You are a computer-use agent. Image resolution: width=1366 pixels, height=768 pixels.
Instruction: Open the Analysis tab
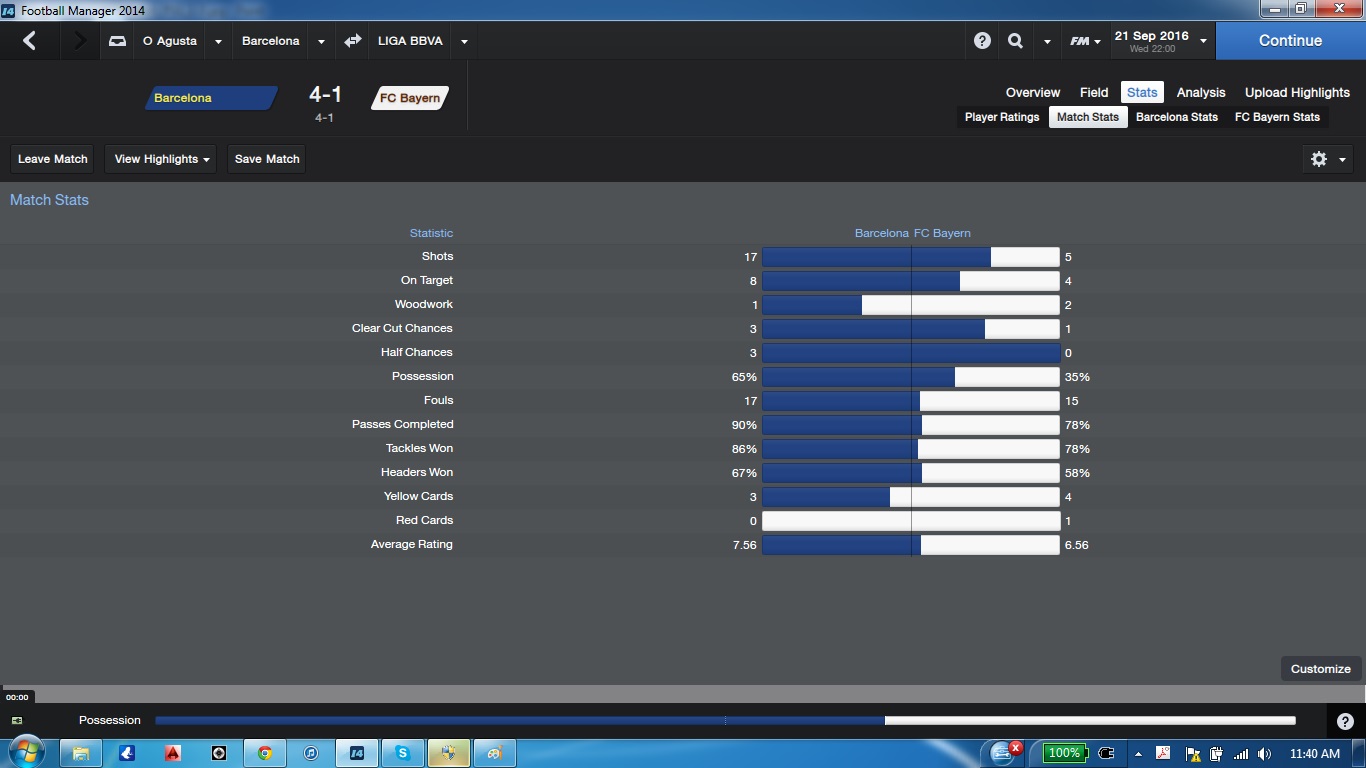coord(1201,92)
